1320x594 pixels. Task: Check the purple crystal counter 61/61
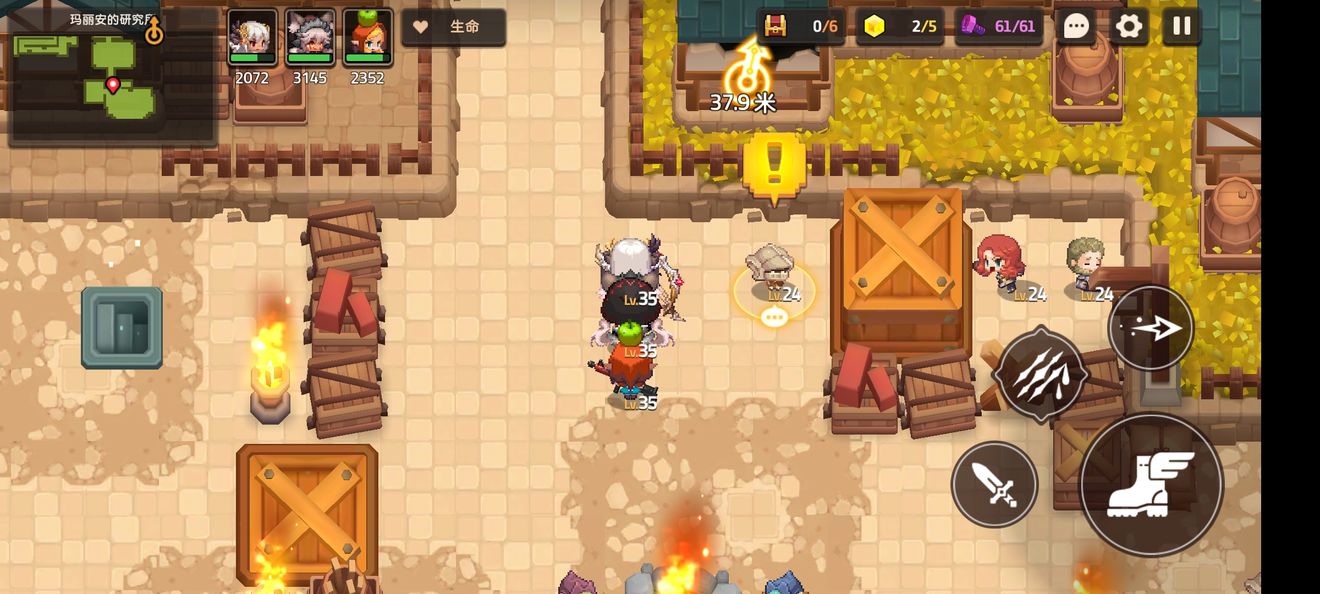coord(999,27)
